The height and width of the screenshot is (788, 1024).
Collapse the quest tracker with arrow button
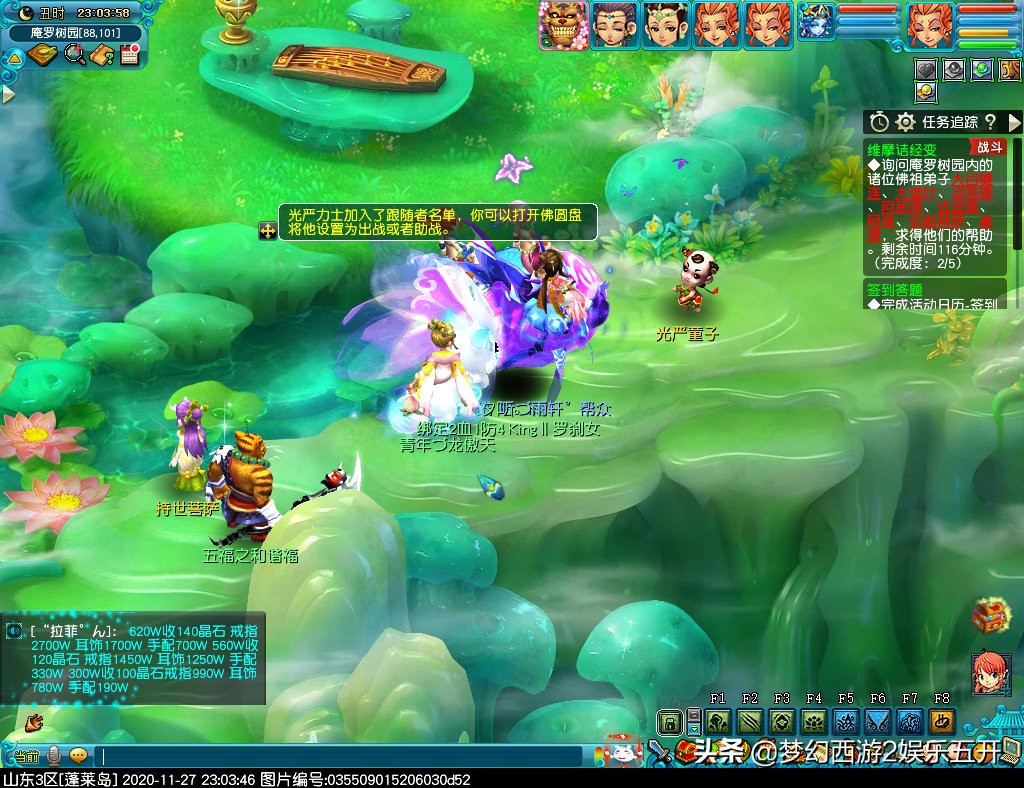pos(1014,122)
